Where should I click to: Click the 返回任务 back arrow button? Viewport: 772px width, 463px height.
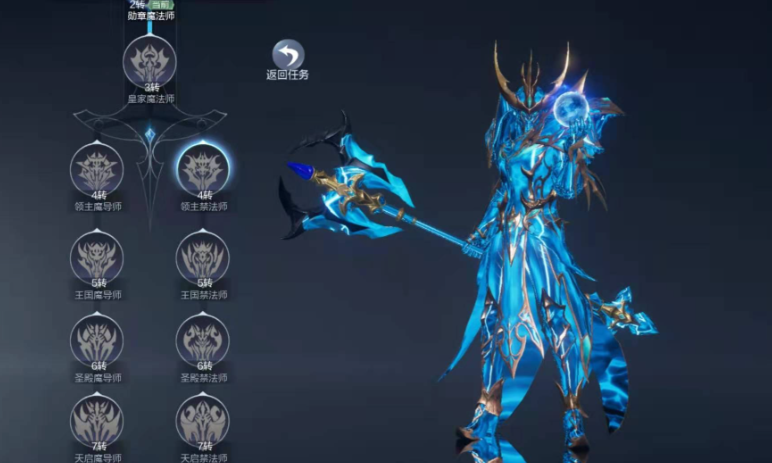click(288, 55)
